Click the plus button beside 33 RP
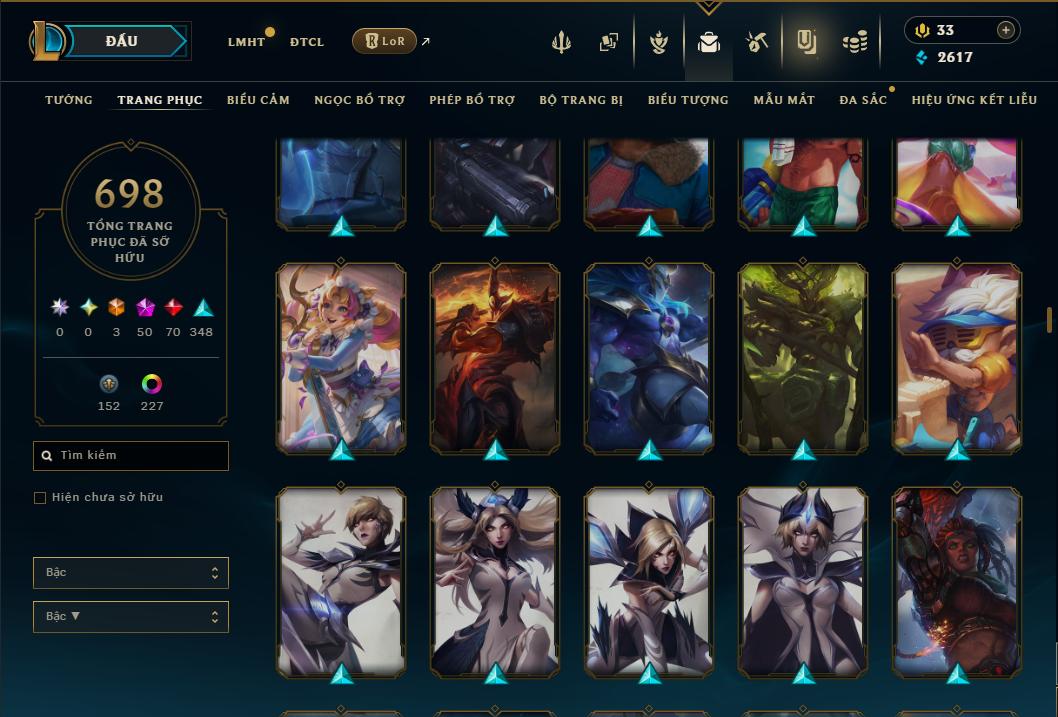The image size is (1058, 717). pos(1006,30)
